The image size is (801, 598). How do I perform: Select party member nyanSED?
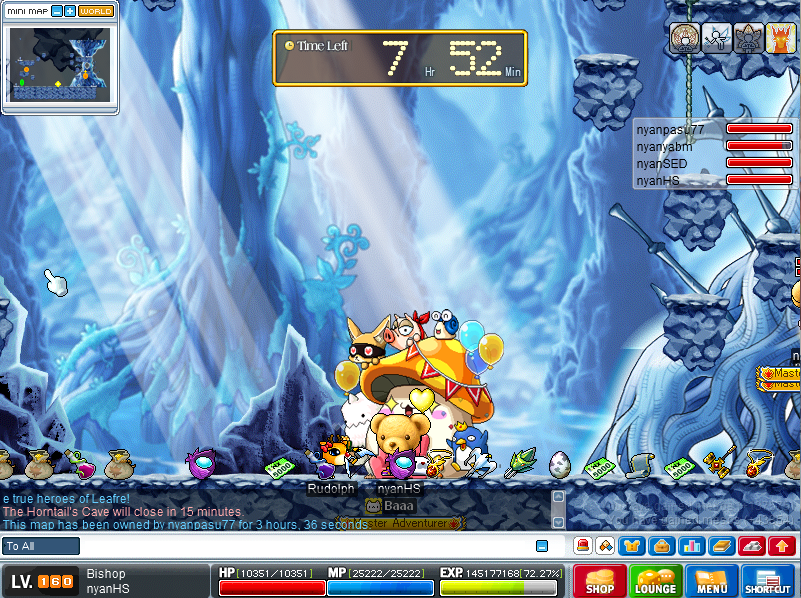662,163
